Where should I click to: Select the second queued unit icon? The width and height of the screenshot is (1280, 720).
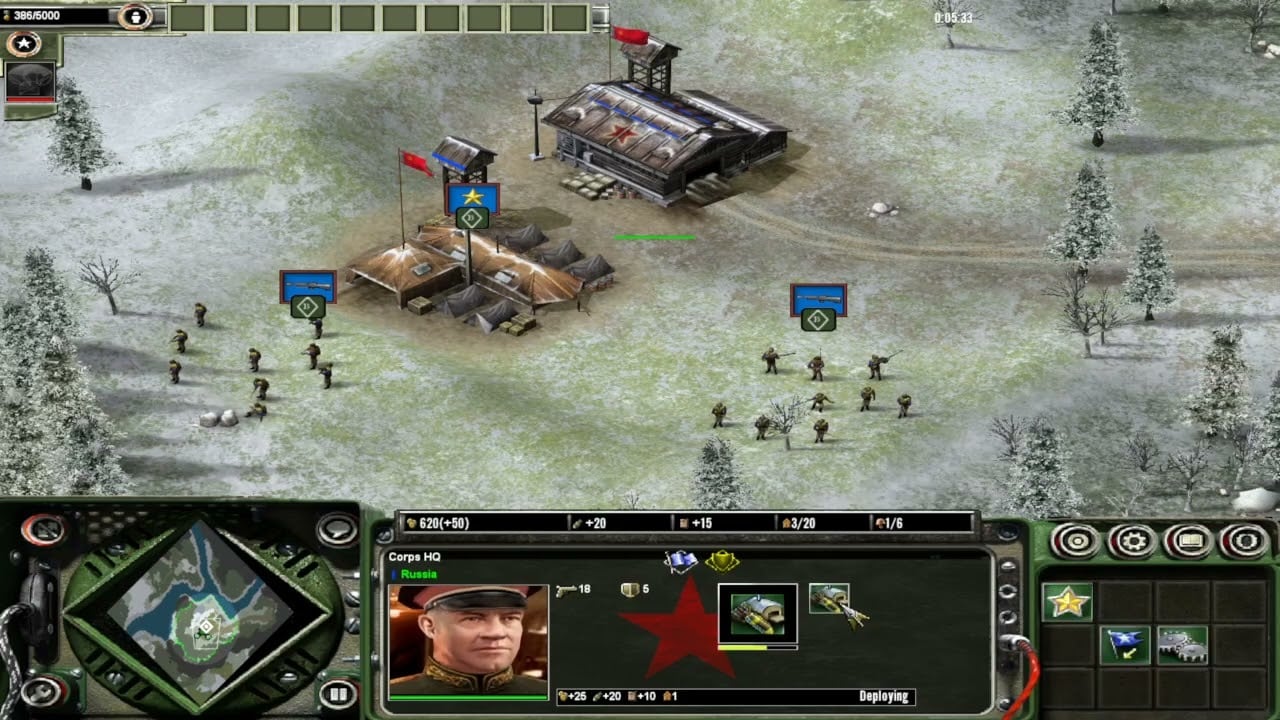[x=829, y=600]
